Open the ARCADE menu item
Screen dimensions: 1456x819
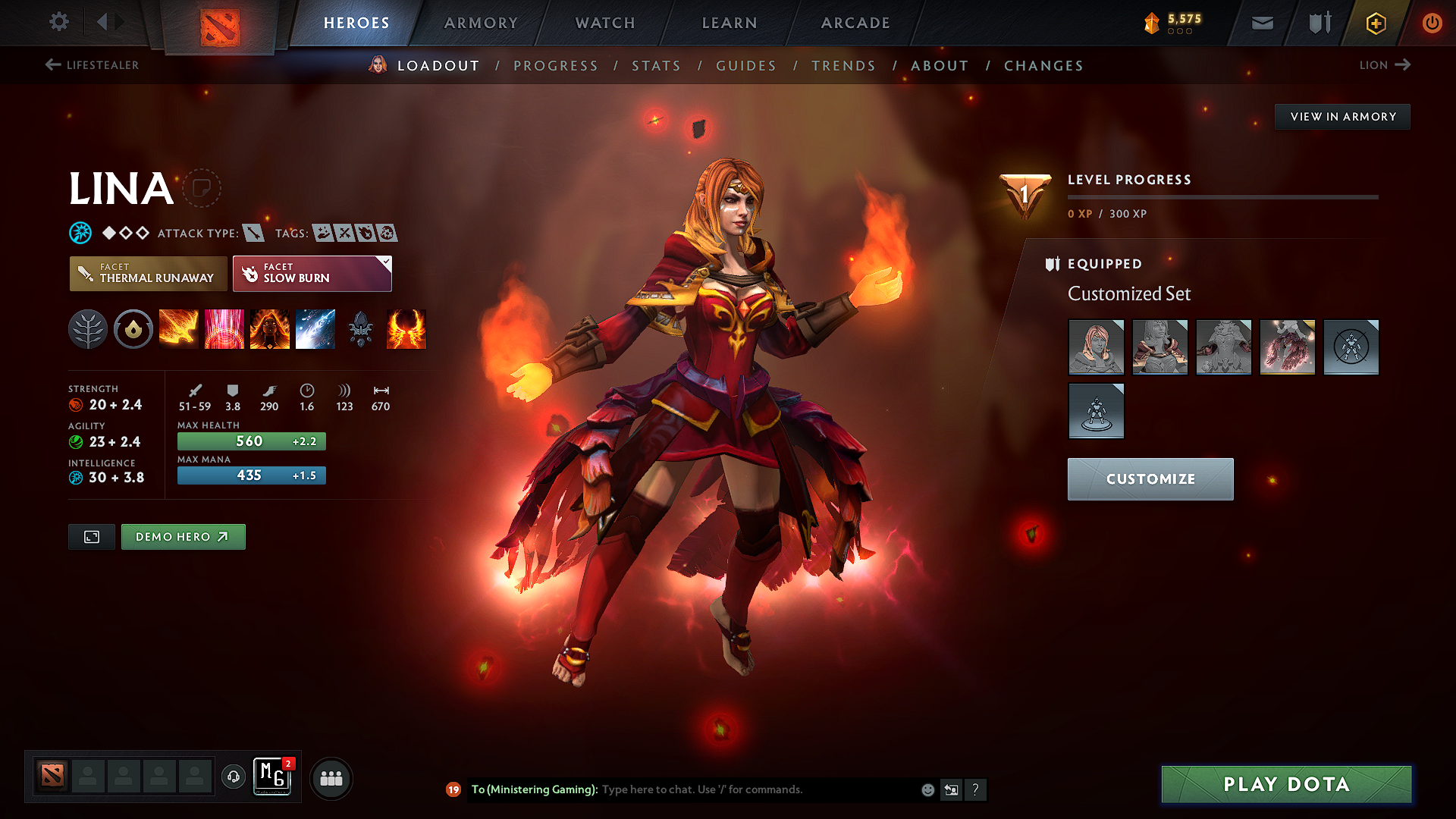(855, 23)
